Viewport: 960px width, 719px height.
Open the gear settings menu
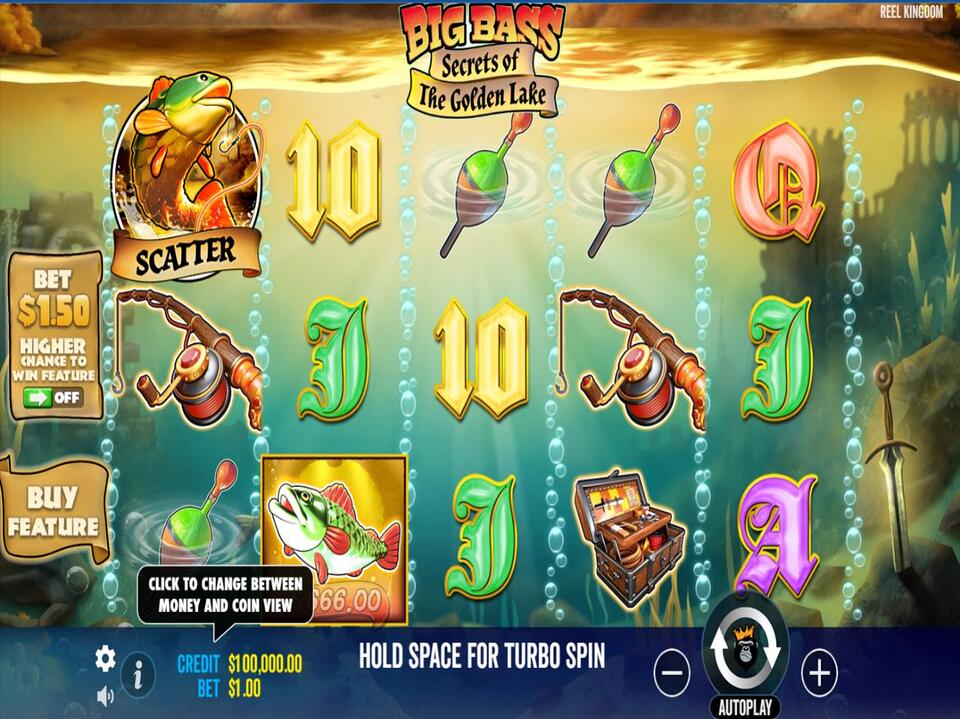click(105, 657)
